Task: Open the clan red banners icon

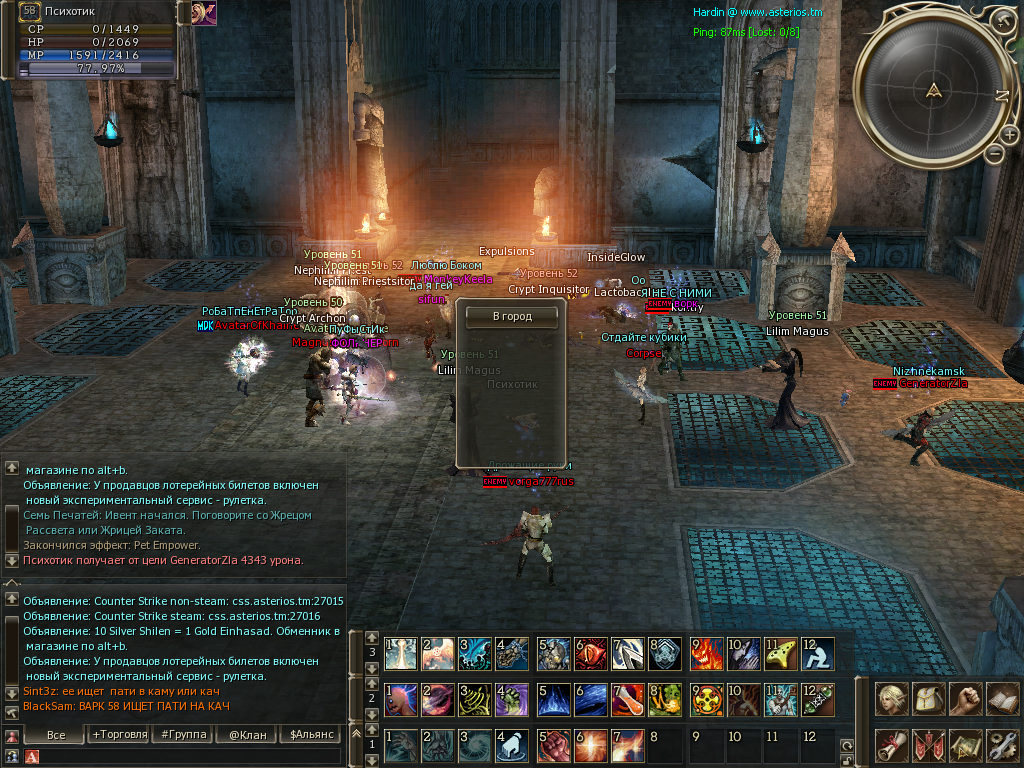Action: point(928,745)
